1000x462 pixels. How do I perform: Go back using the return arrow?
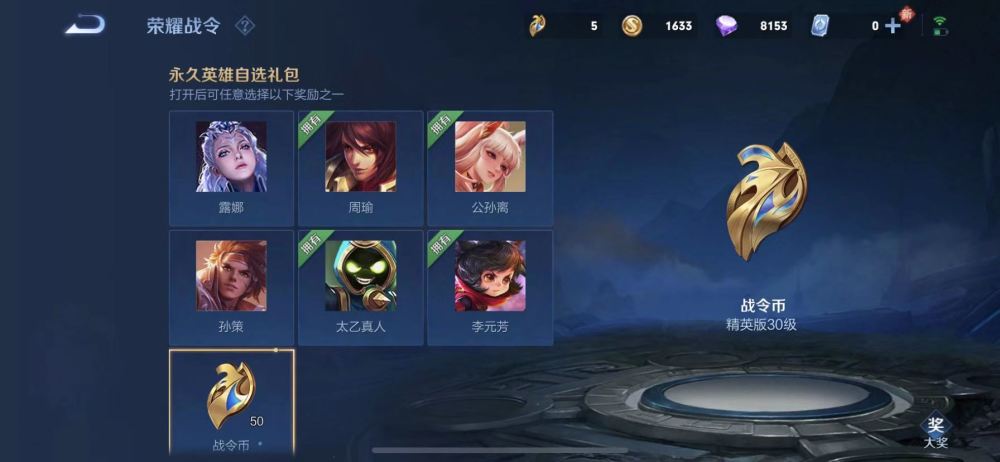(x=85, y=24)
